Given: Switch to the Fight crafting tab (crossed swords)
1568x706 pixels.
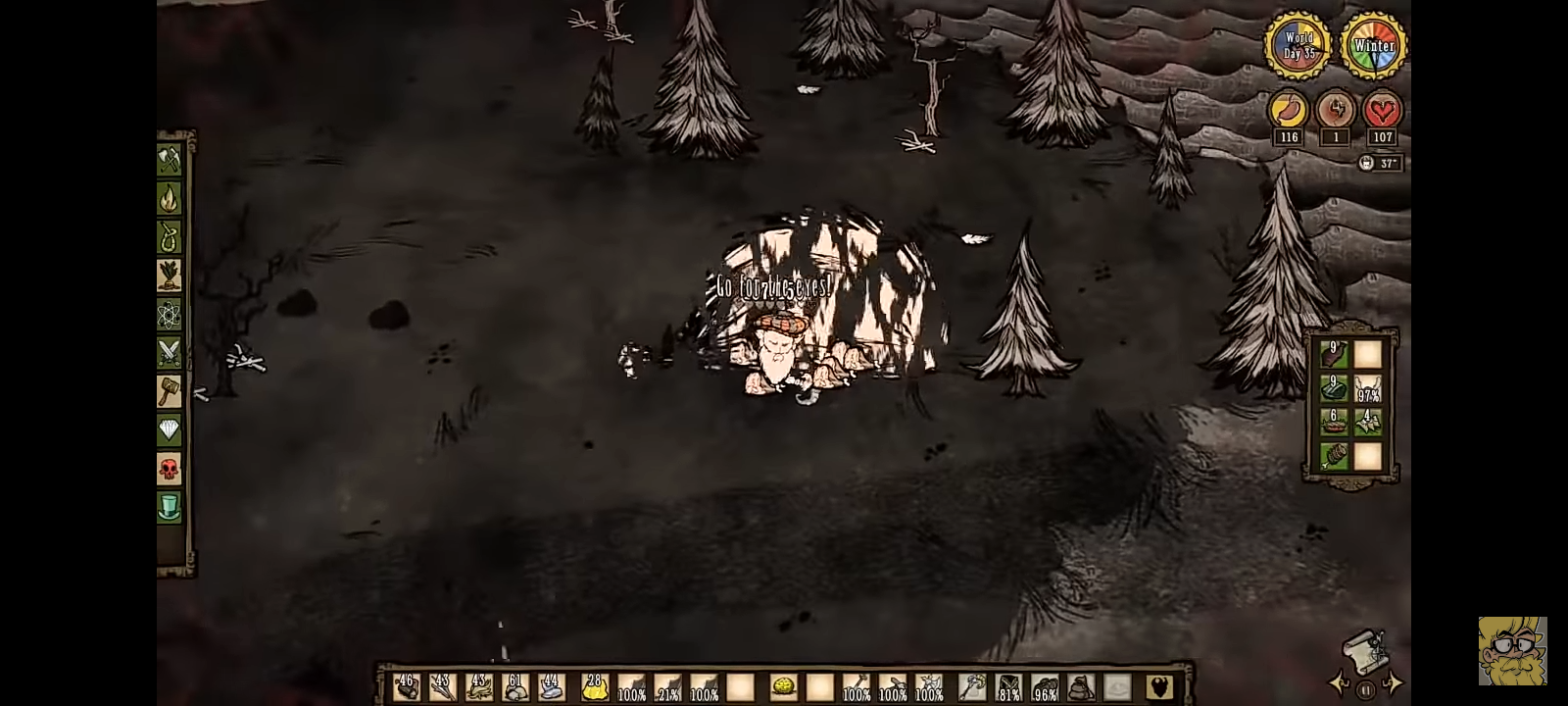Looking at the screenshot, I should [x=169, y=352].
